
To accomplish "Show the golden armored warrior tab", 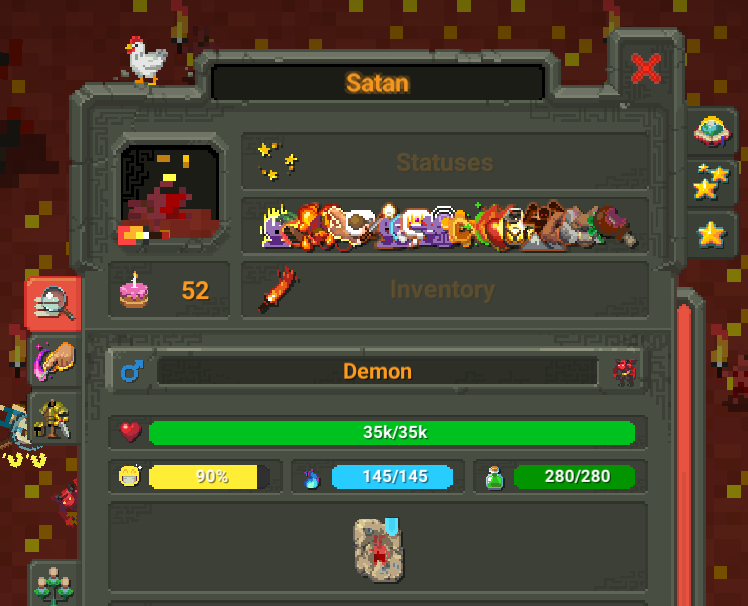I will [54, 420].
